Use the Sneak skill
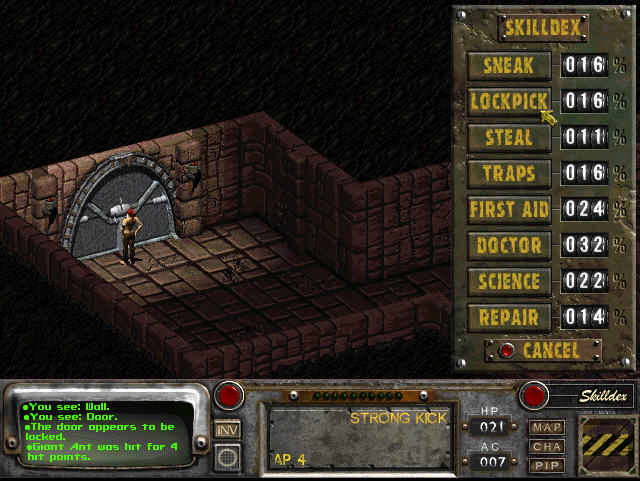This screenshot has height=481, width=640. tap(508, 66)
